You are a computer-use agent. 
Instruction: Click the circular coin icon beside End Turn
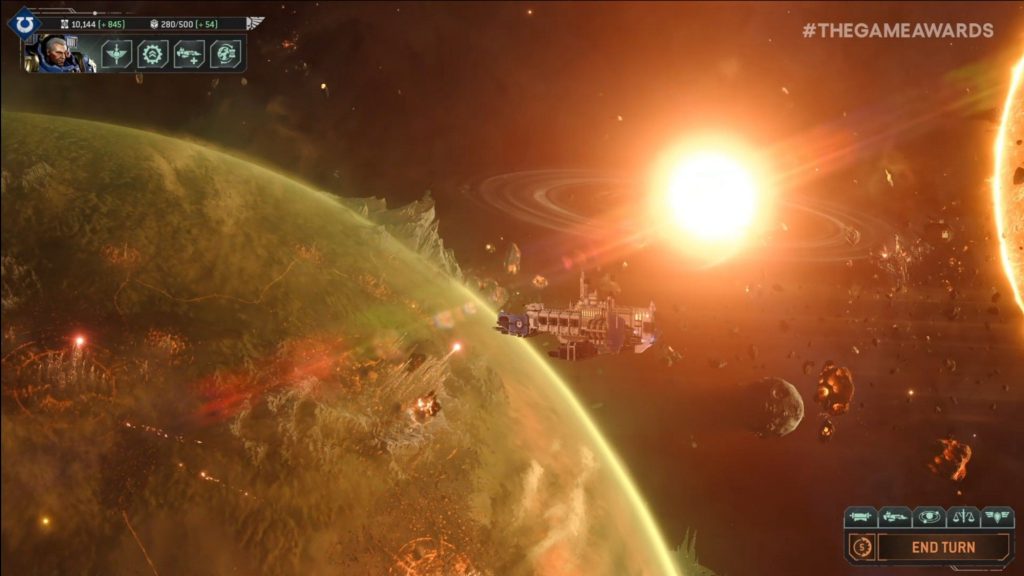tap(861, 547)
